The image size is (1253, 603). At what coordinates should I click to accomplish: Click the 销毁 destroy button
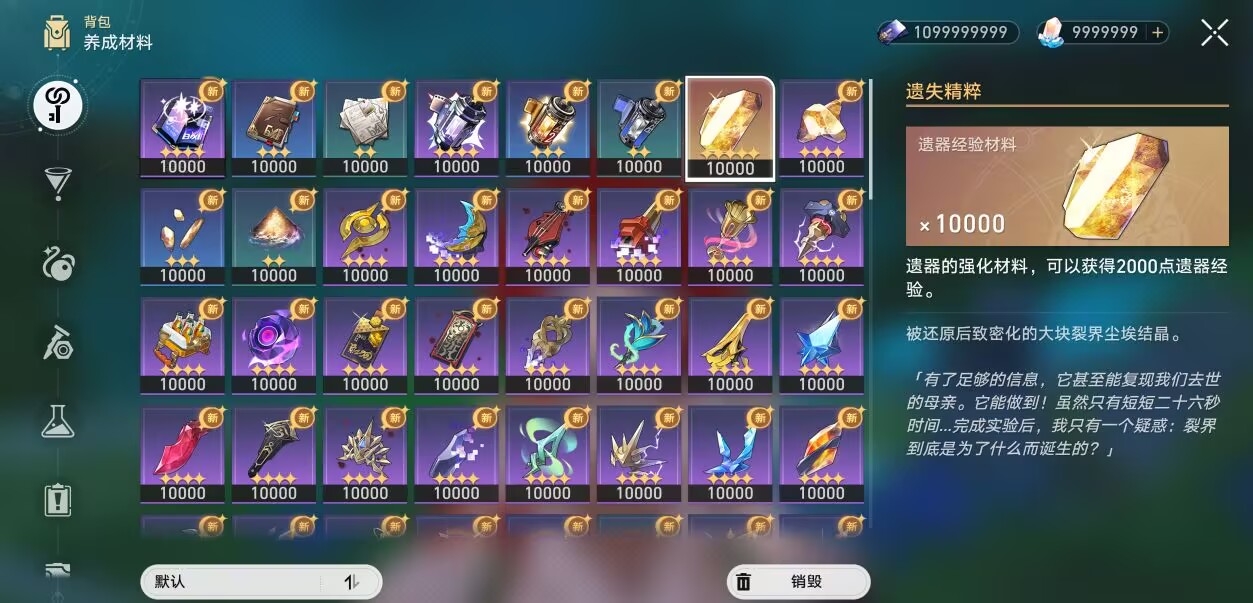click(798, 581)
